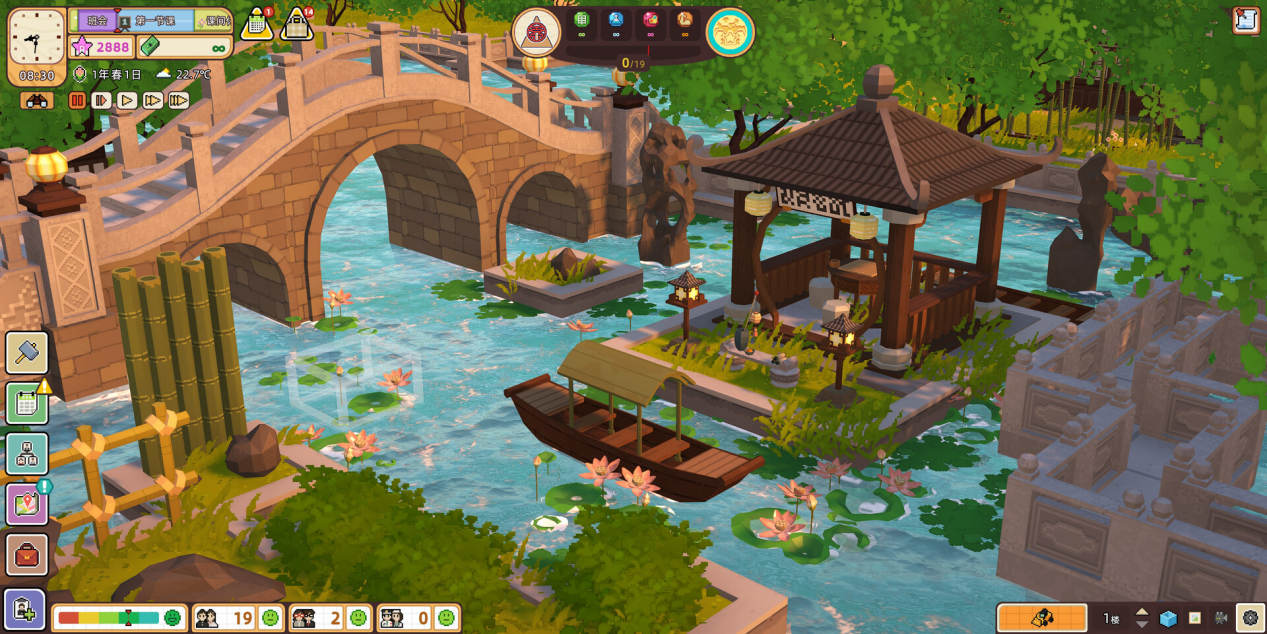Select the blue flask subject icon
This screenshot has height=634, width=1267.
tap(616, 19)
